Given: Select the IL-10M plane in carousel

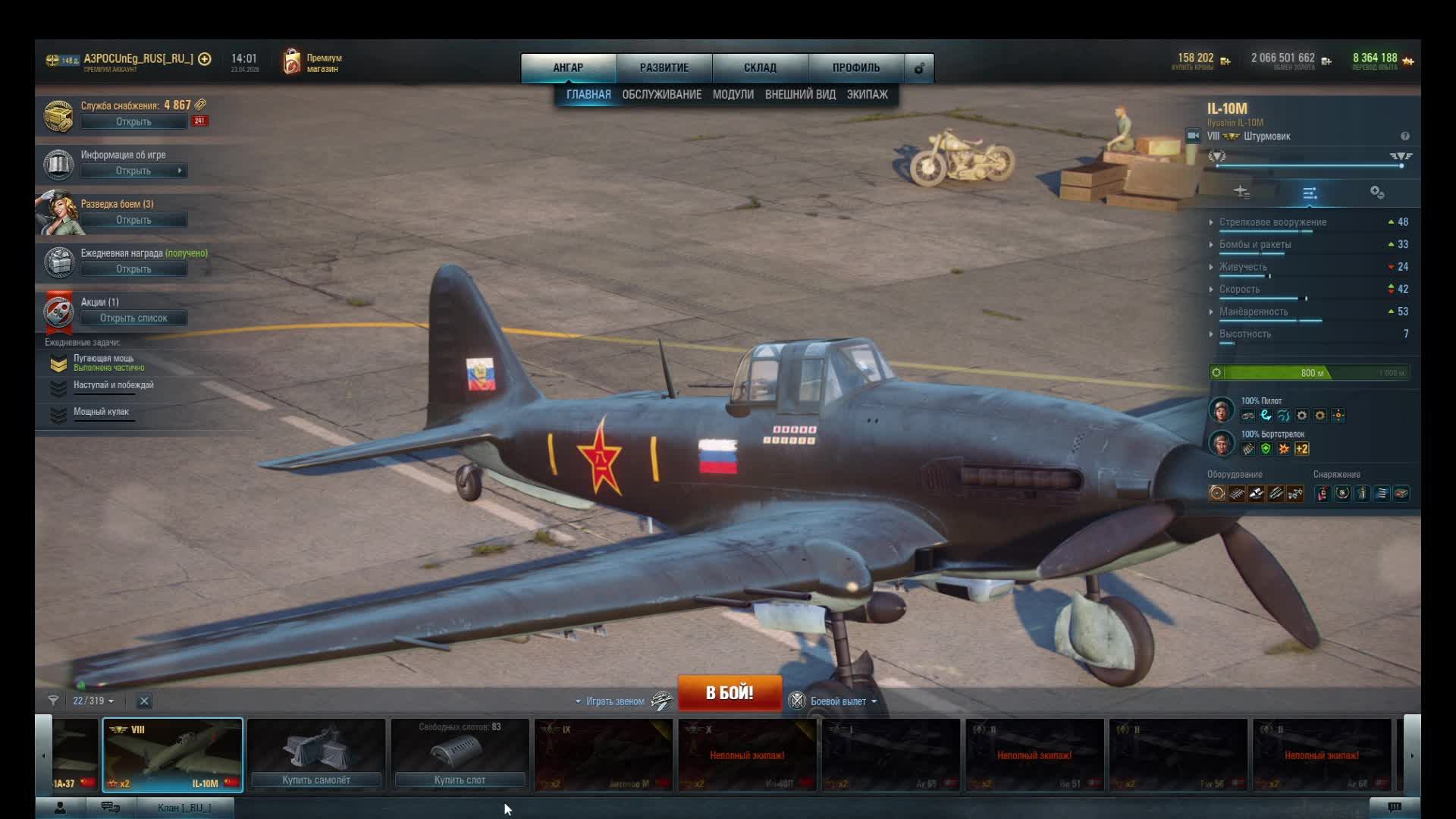Looking at the screenshot, I should (x=173, y=755).
